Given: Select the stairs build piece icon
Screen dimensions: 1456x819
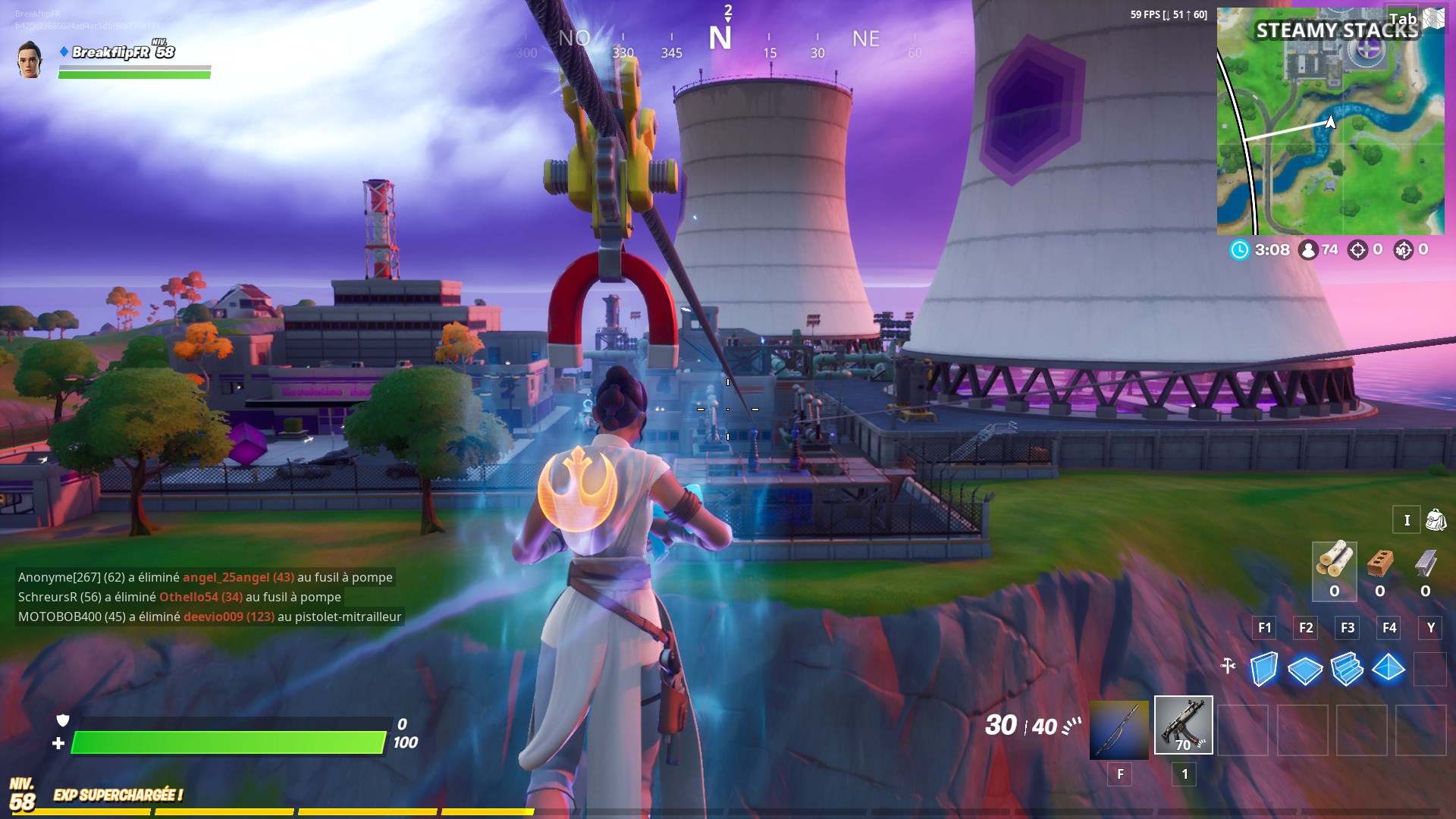Looking at the screenshot, I should click(1348, 670).
